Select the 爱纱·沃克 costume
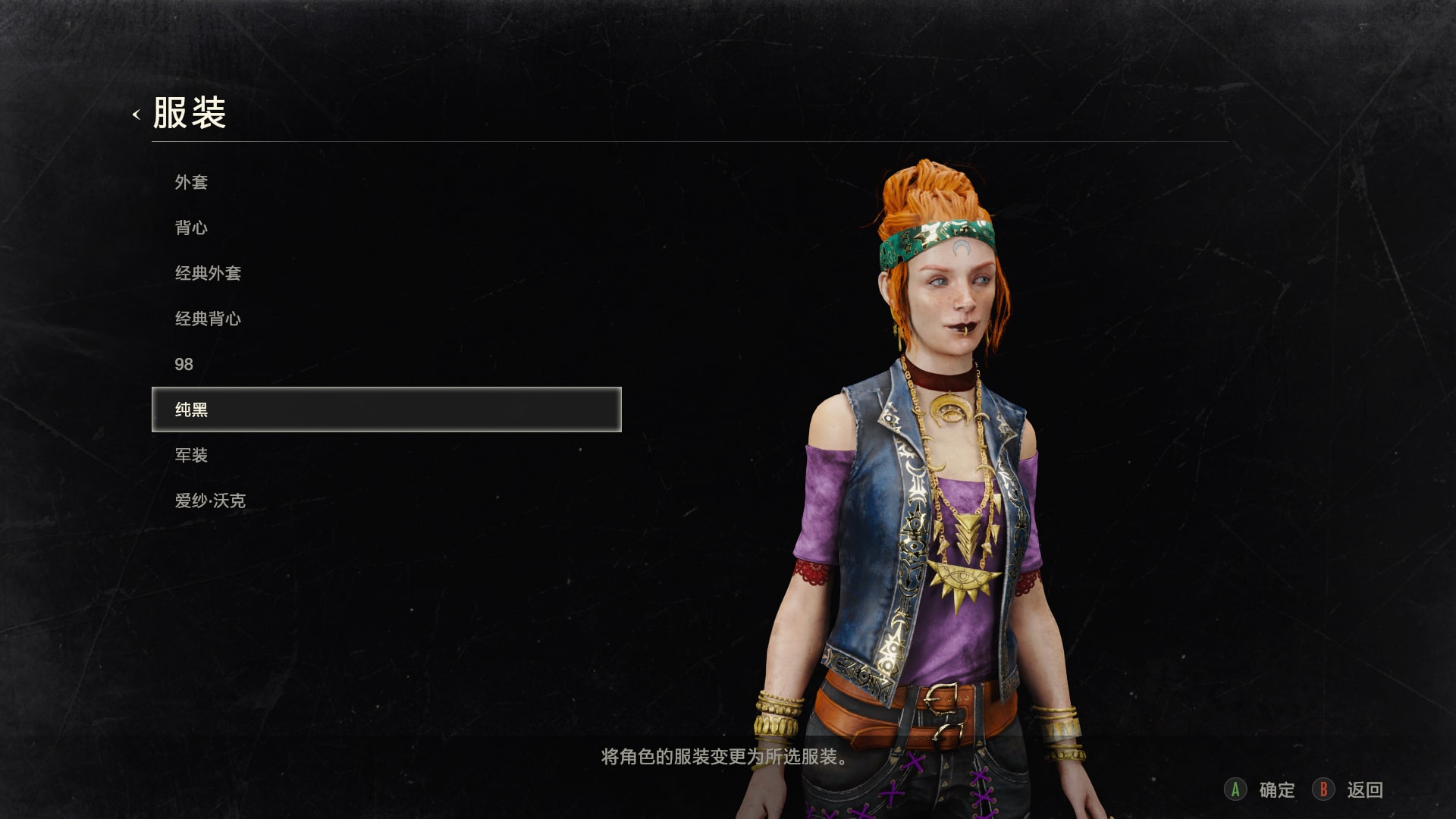Viewport: 1456px width, 819px height. pos(210,500)
